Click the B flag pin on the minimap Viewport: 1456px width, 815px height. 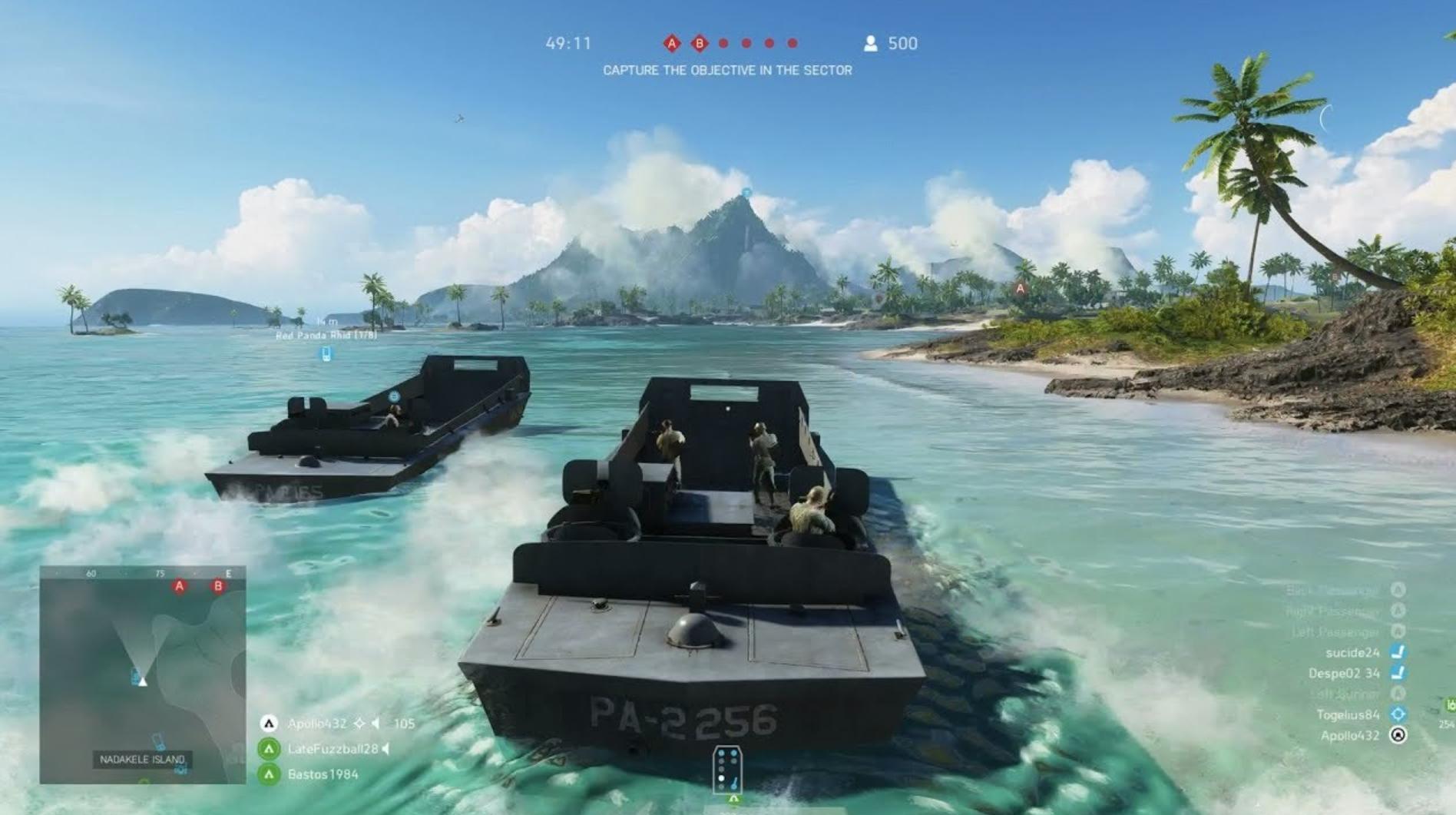point(217,585)
